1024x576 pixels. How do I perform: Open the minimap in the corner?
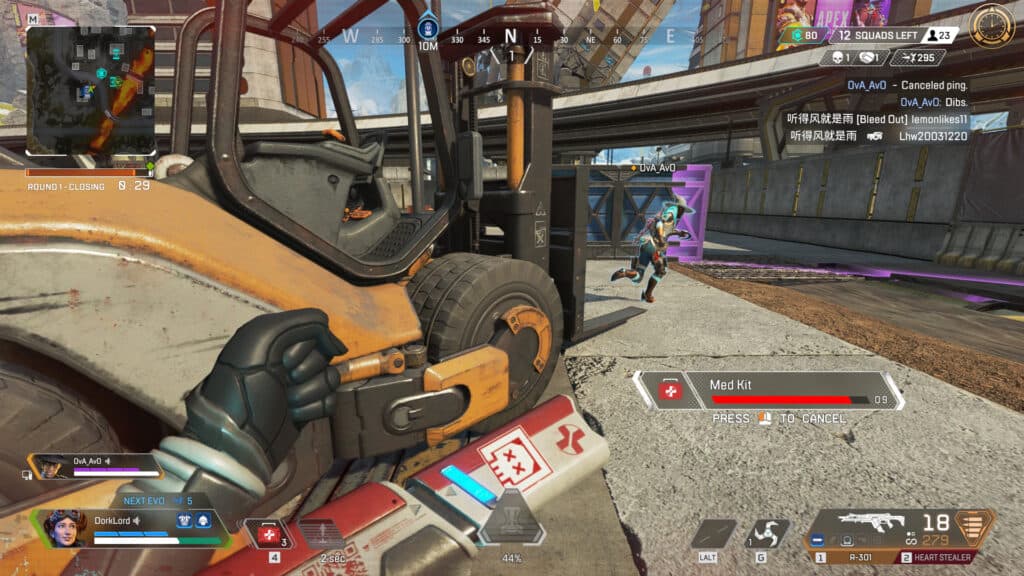(x=90, y=90)
